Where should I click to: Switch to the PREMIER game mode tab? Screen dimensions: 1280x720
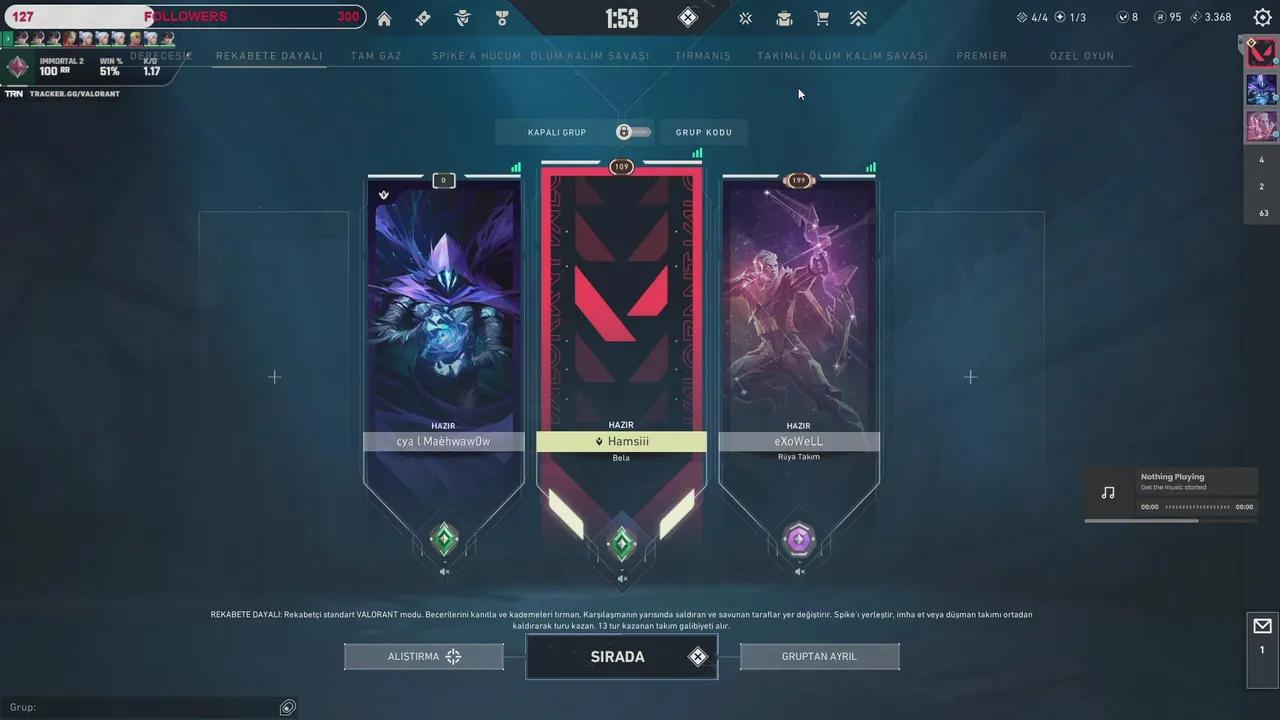[982, 56]
